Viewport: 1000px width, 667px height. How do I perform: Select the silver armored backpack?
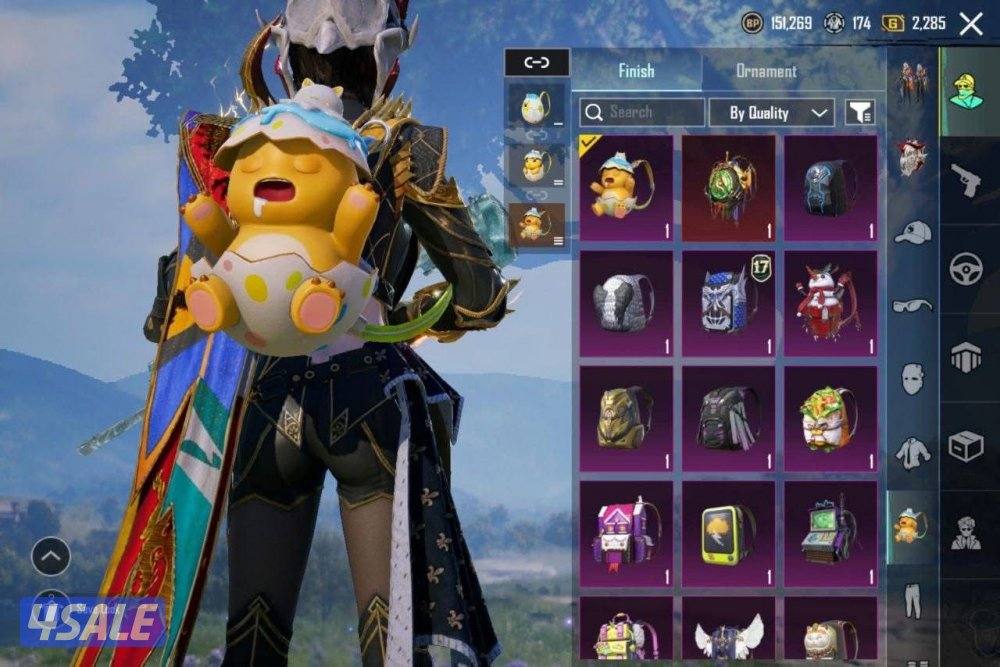coord(626,303)
